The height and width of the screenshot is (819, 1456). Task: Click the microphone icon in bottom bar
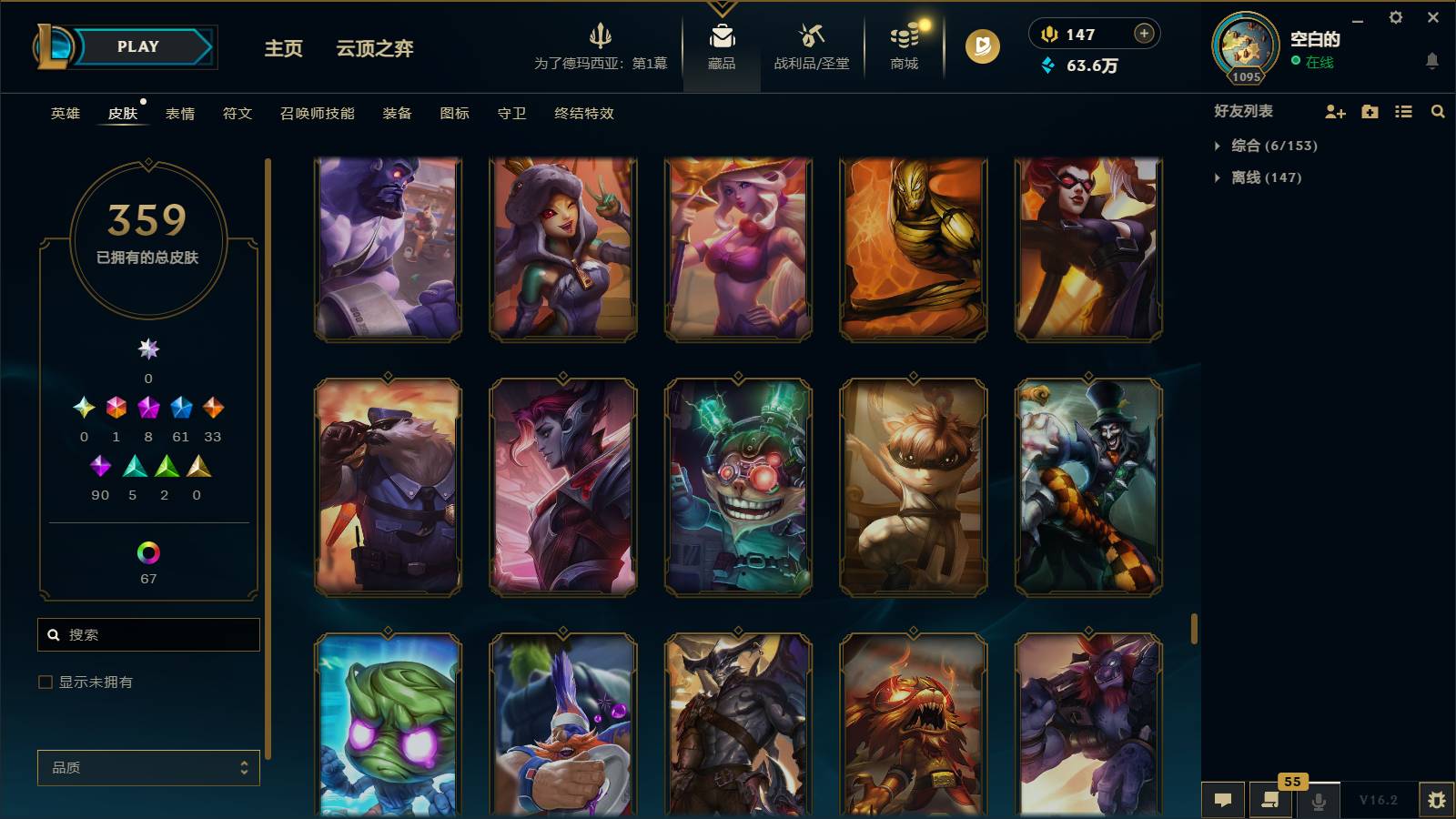point(1318,799)
